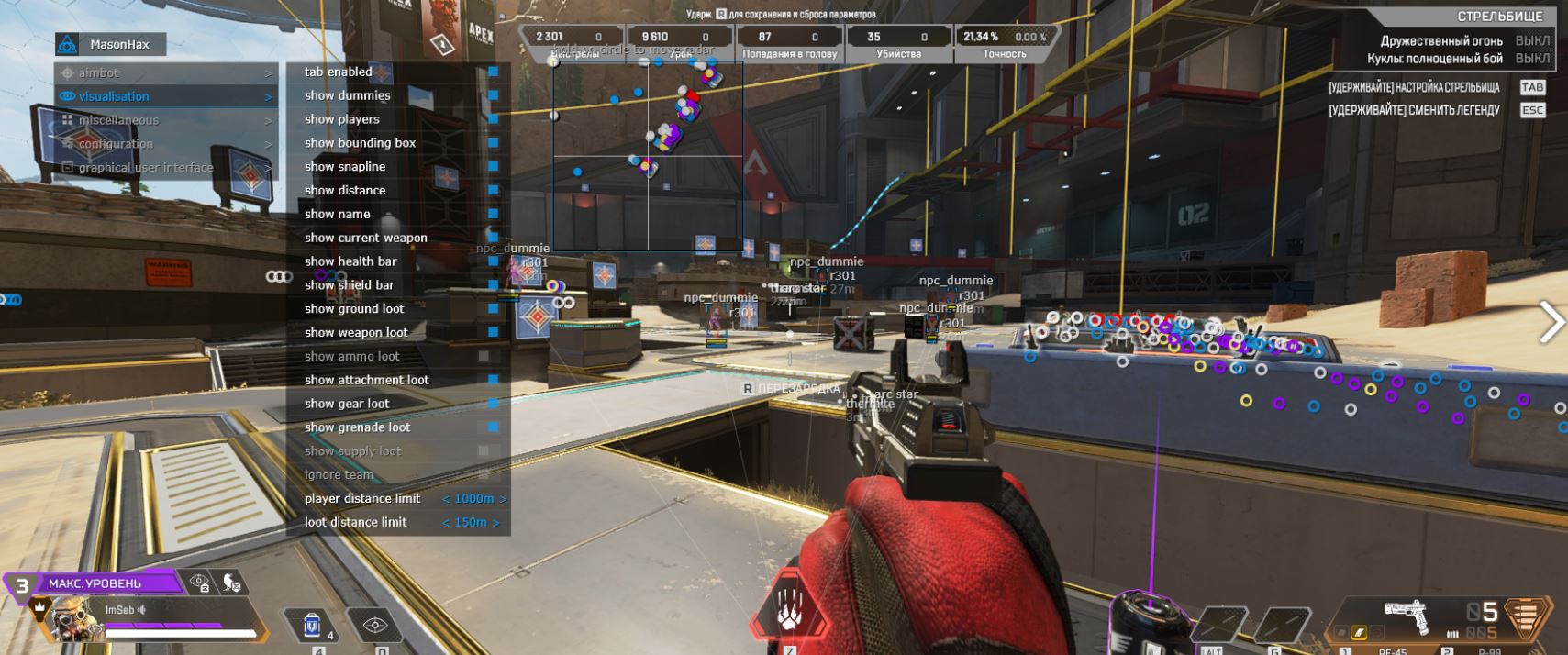
Task: Toggle the show distance checkbox
Action: click(x=493, y=191)
